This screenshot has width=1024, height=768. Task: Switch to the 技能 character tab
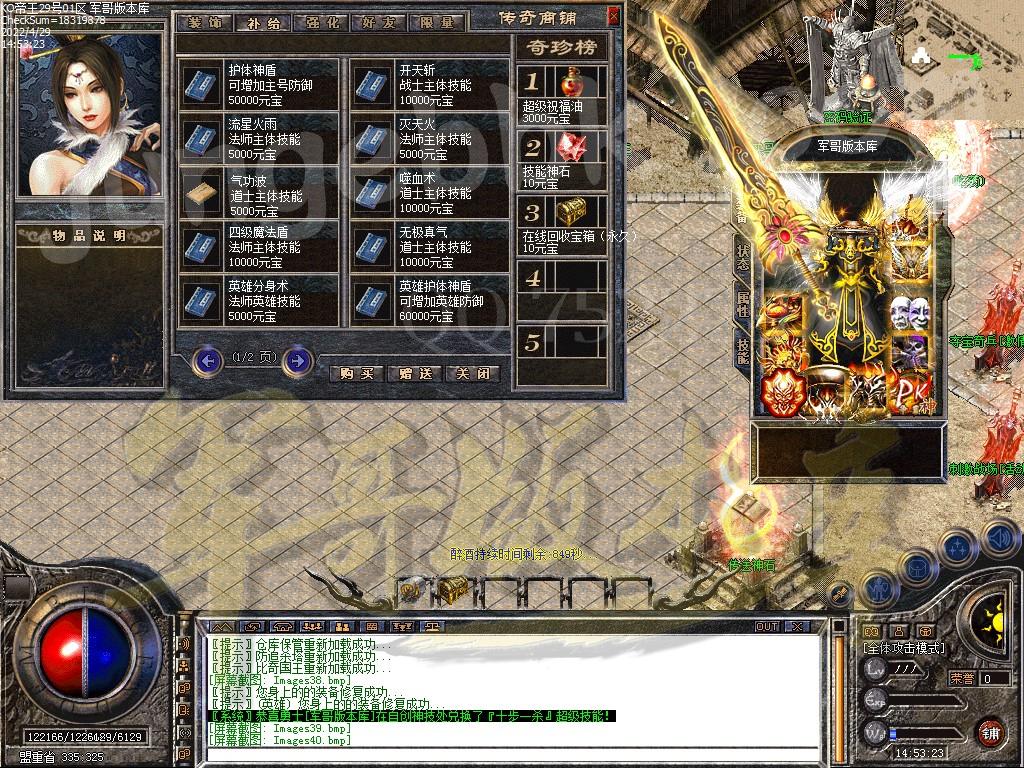point(742,349)
